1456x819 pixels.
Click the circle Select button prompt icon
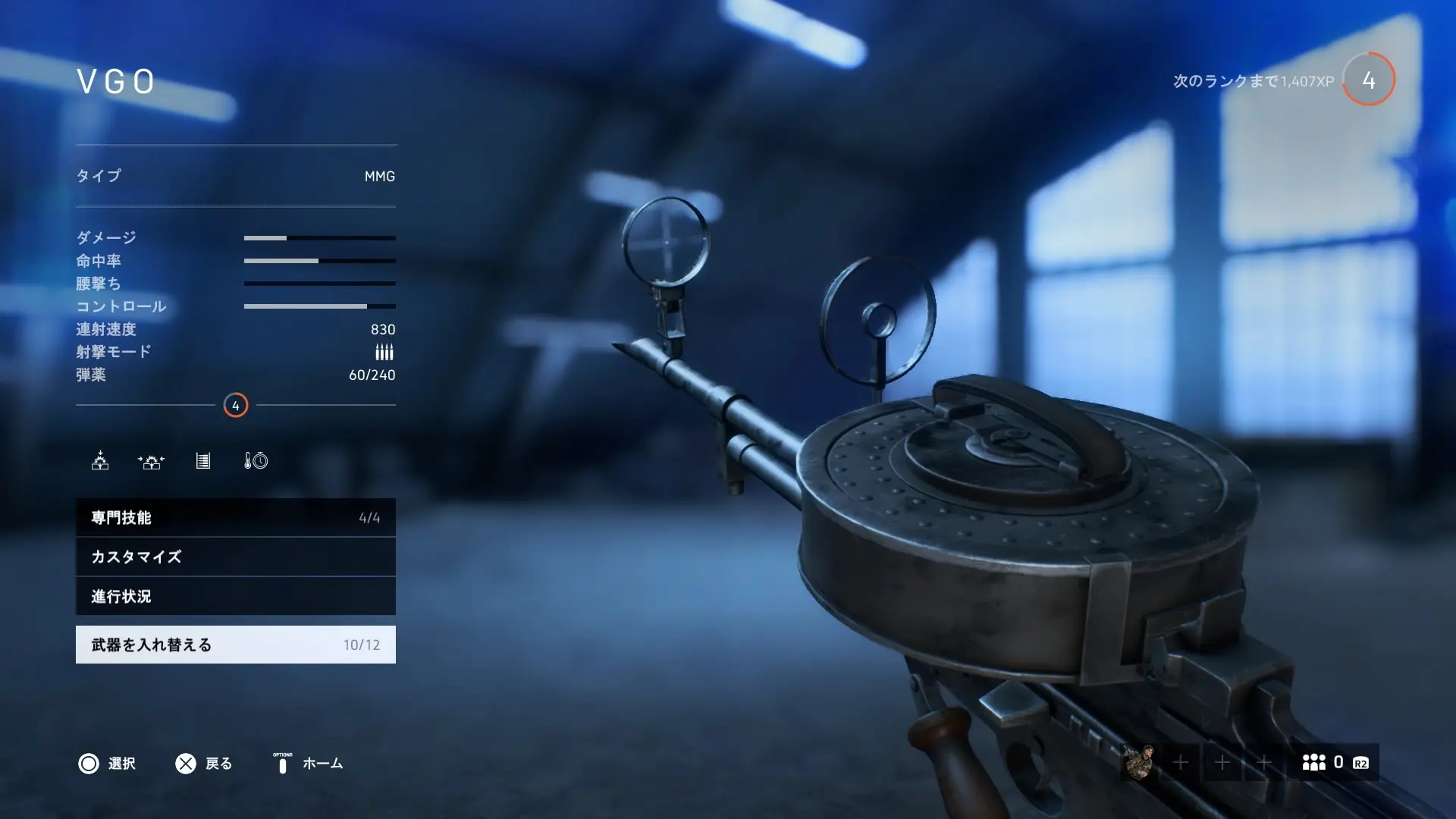point(90,764)
